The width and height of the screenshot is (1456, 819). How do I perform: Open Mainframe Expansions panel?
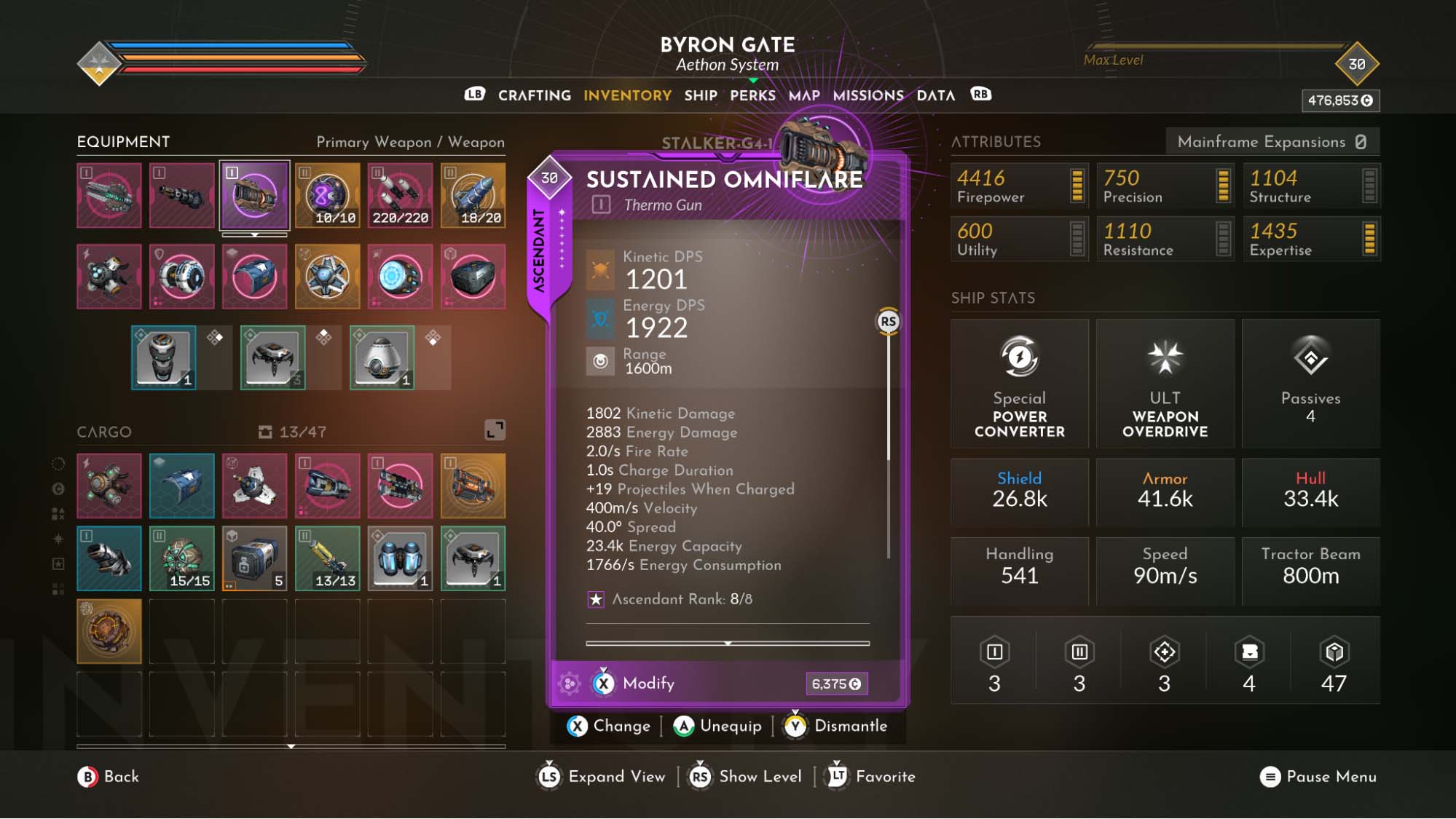pos(1272,142)
